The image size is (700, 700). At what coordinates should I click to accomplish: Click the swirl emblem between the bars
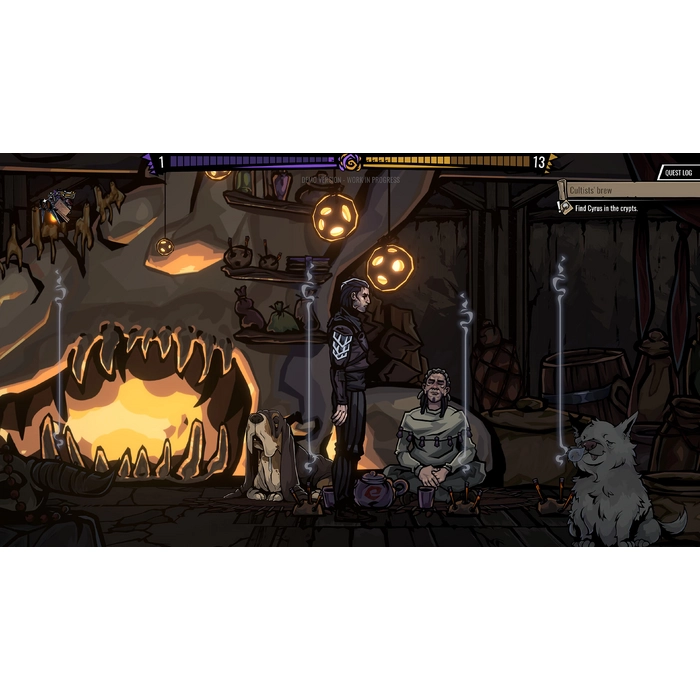[350, 162]
